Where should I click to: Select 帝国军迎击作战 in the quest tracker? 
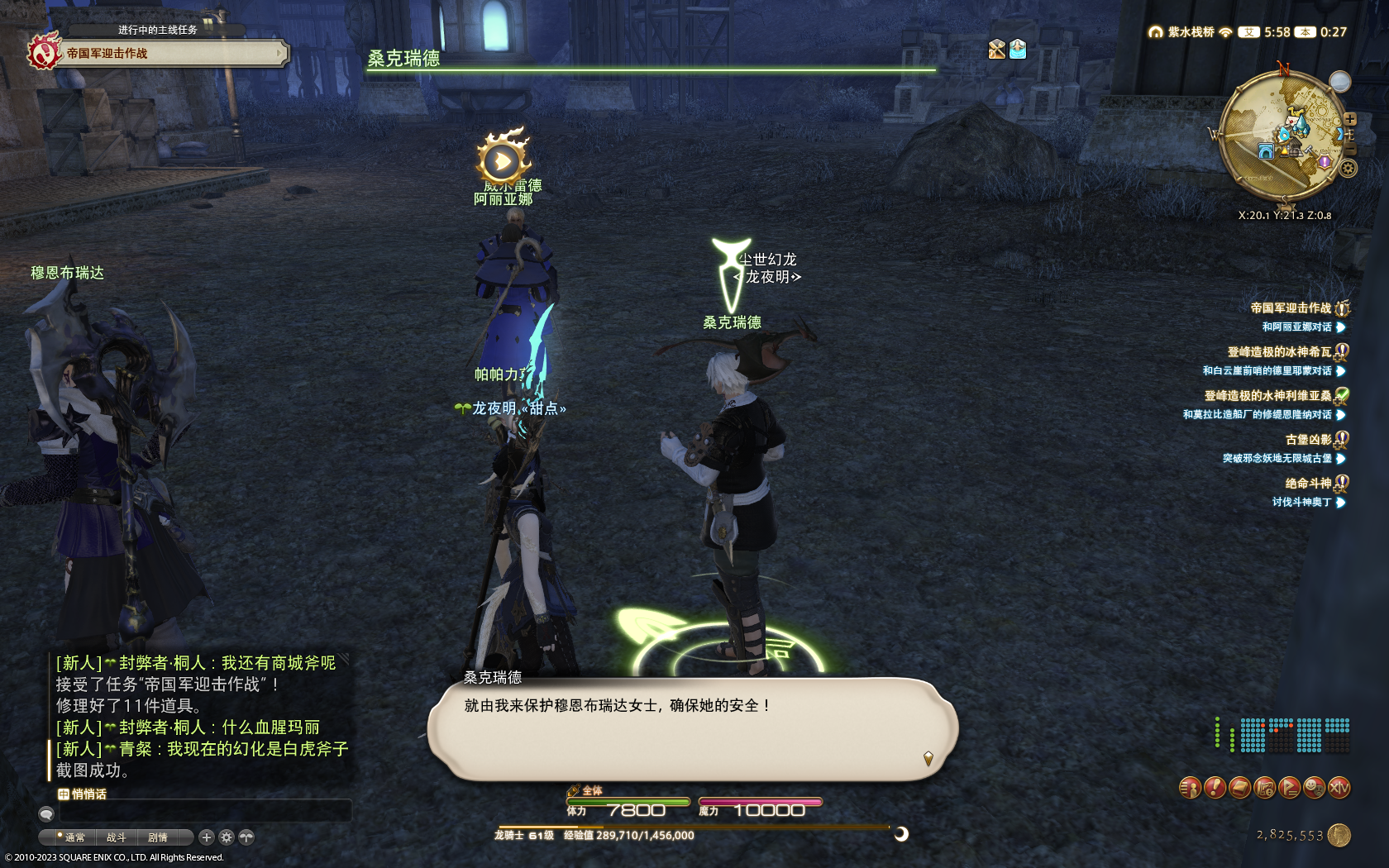tap(1290, 308)
